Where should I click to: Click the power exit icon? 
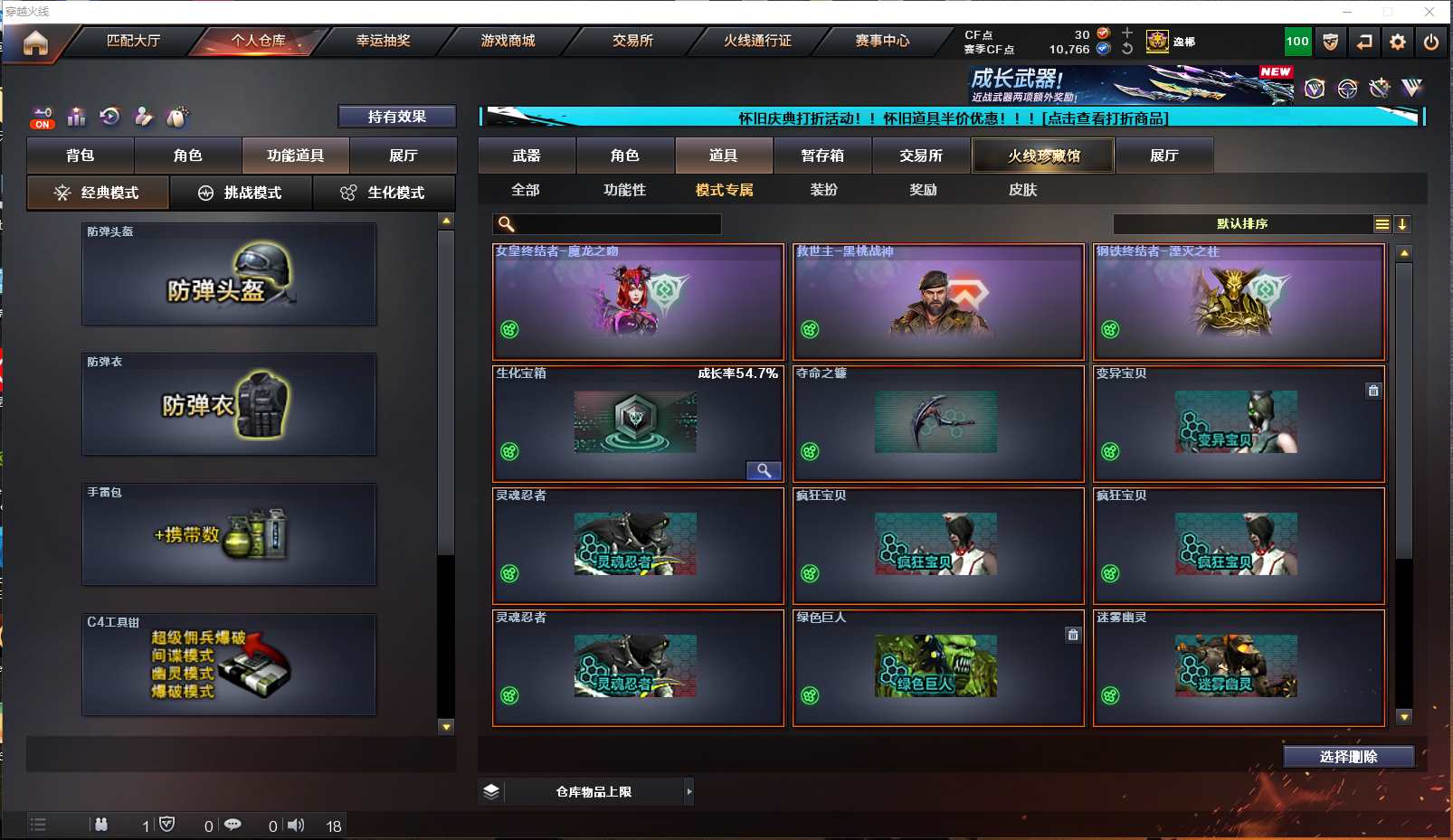point(1431,42)
